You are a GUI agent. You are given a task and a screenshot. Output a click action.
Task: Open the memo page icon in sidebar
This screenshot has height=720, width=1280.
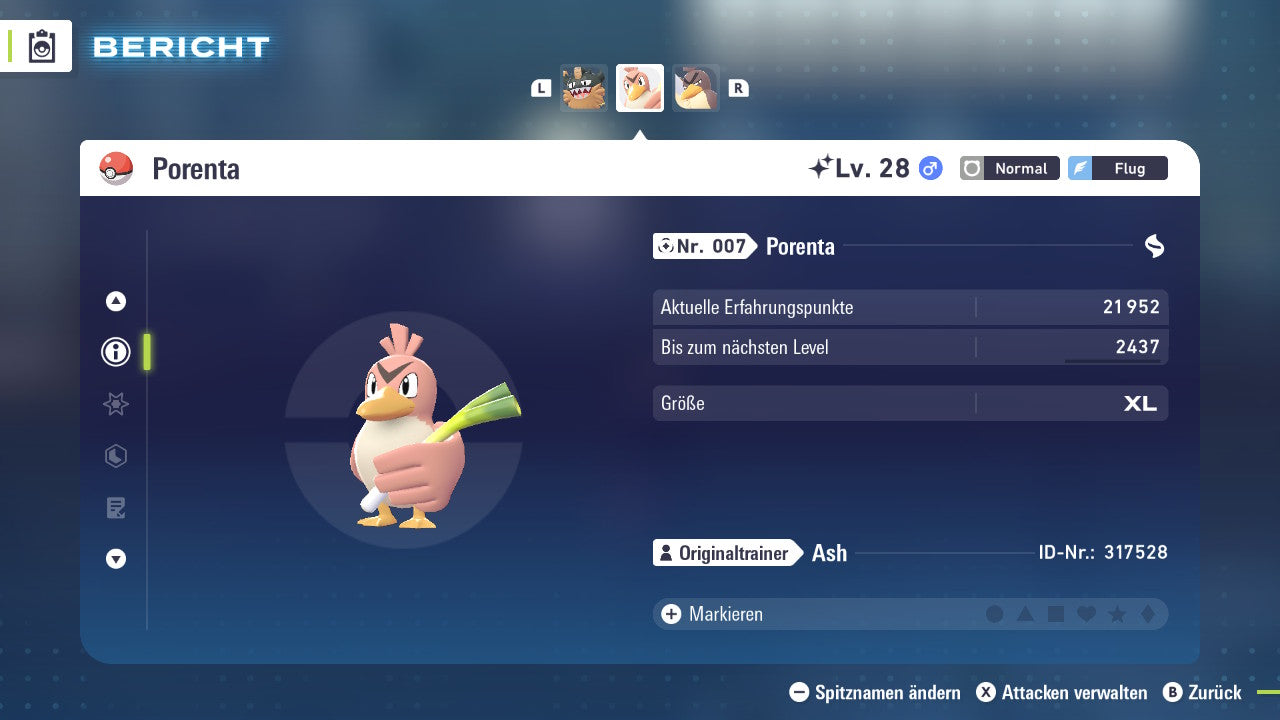pos(115,507)
